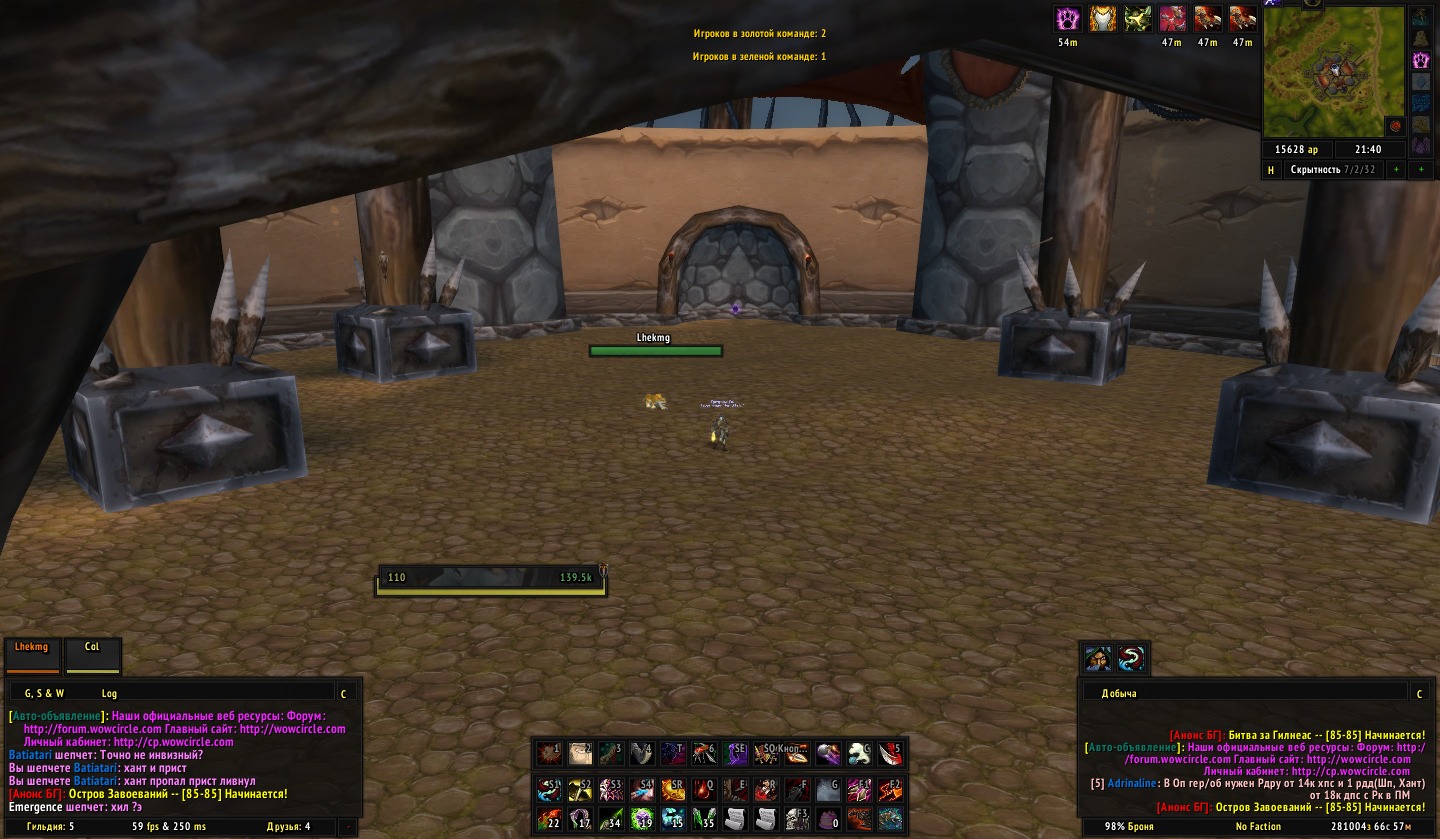This screenshot has width=1440, height=839.
Task: Click the Добыча loot tab
Action: [1119, 693]
